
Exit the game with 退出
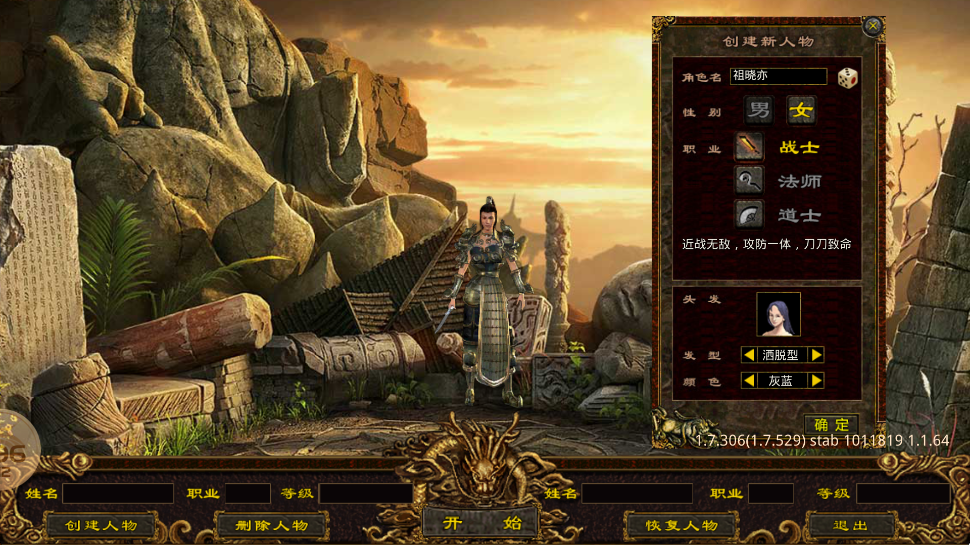point(850,525)
